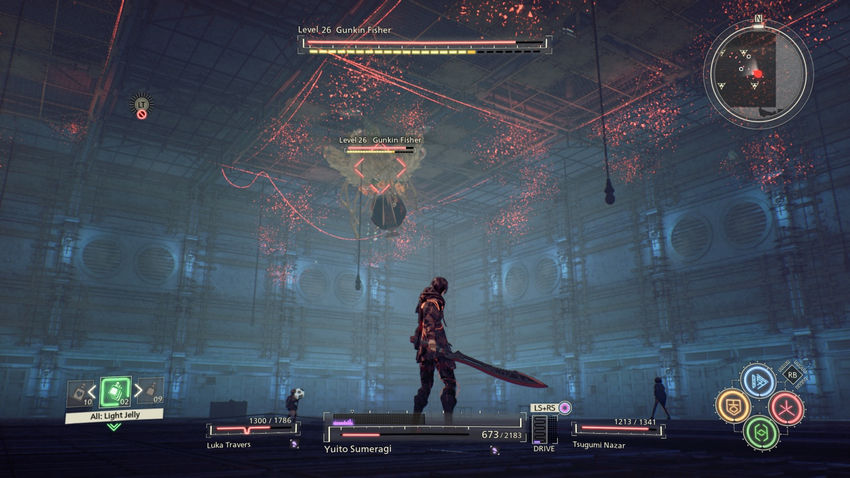The image size is (850, 478).
Task: Click the DRIVE gauge
Action: 541,431
